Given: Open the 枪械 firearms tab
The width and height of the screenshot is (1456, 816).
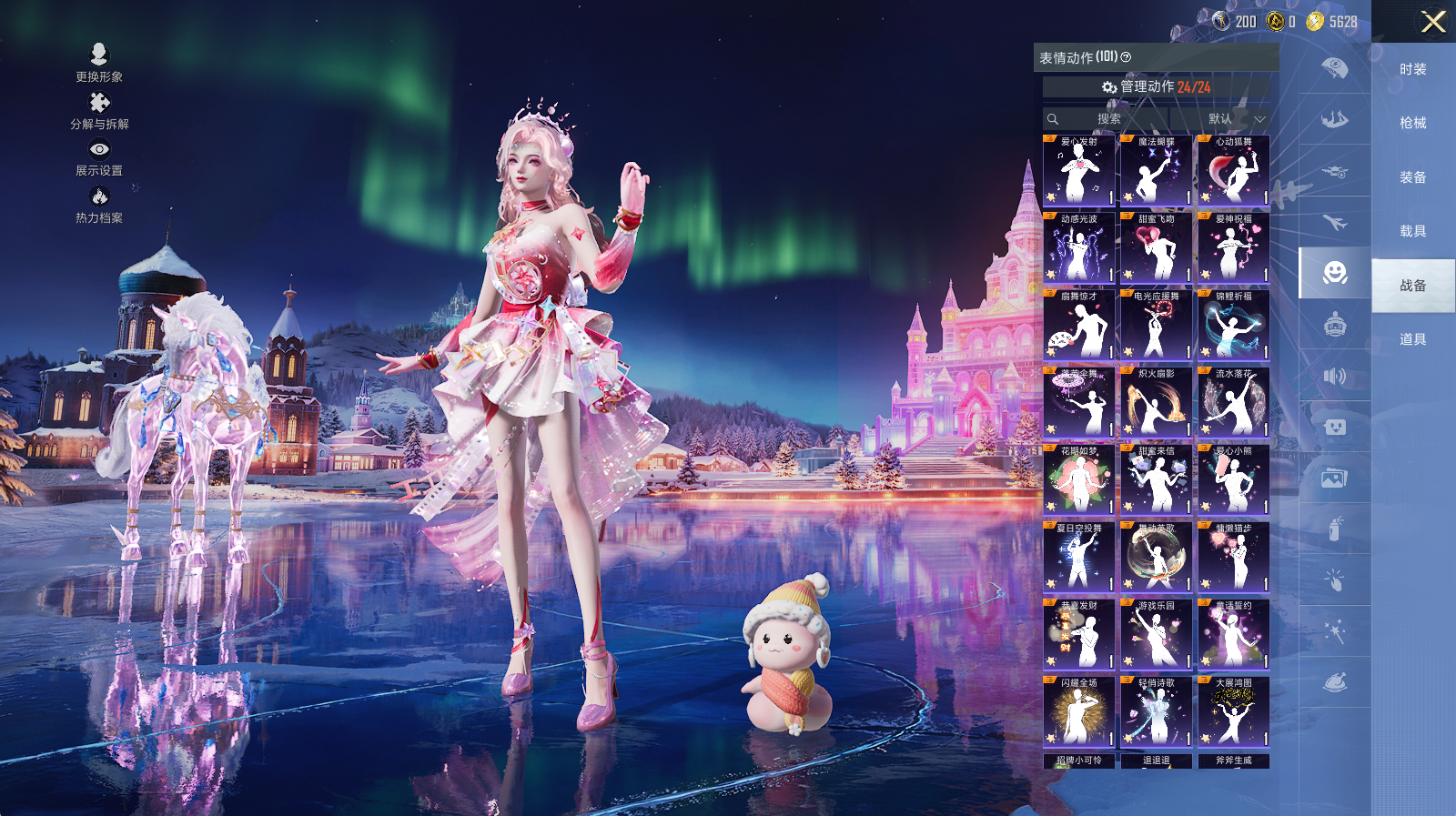Looking at the screenshot, I should [x=1412, y=123].
